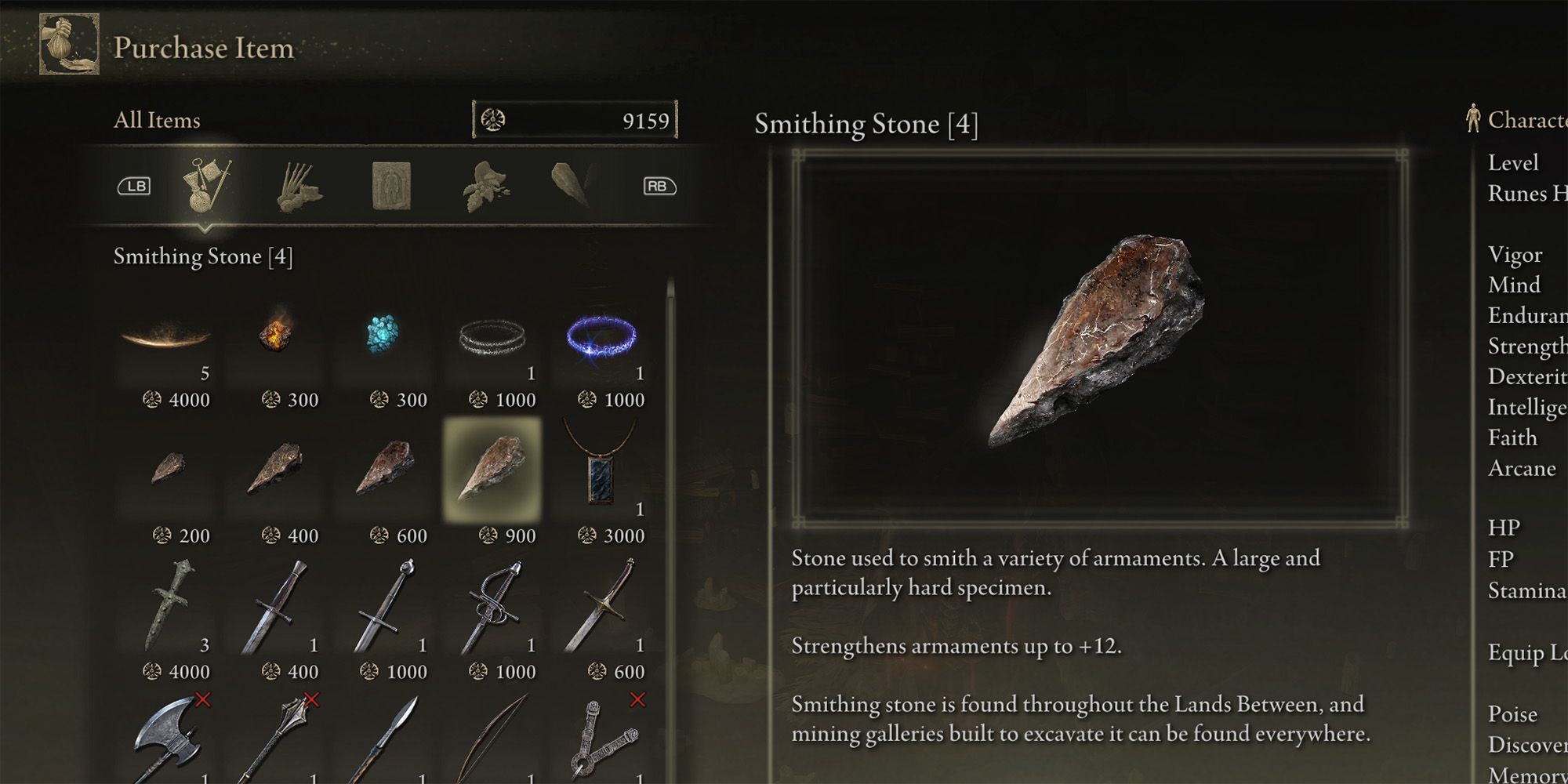Screen dimensions: 1568x784
Task: Select the highlighted Smithing Stone priced 900
Action: (492, 470)
